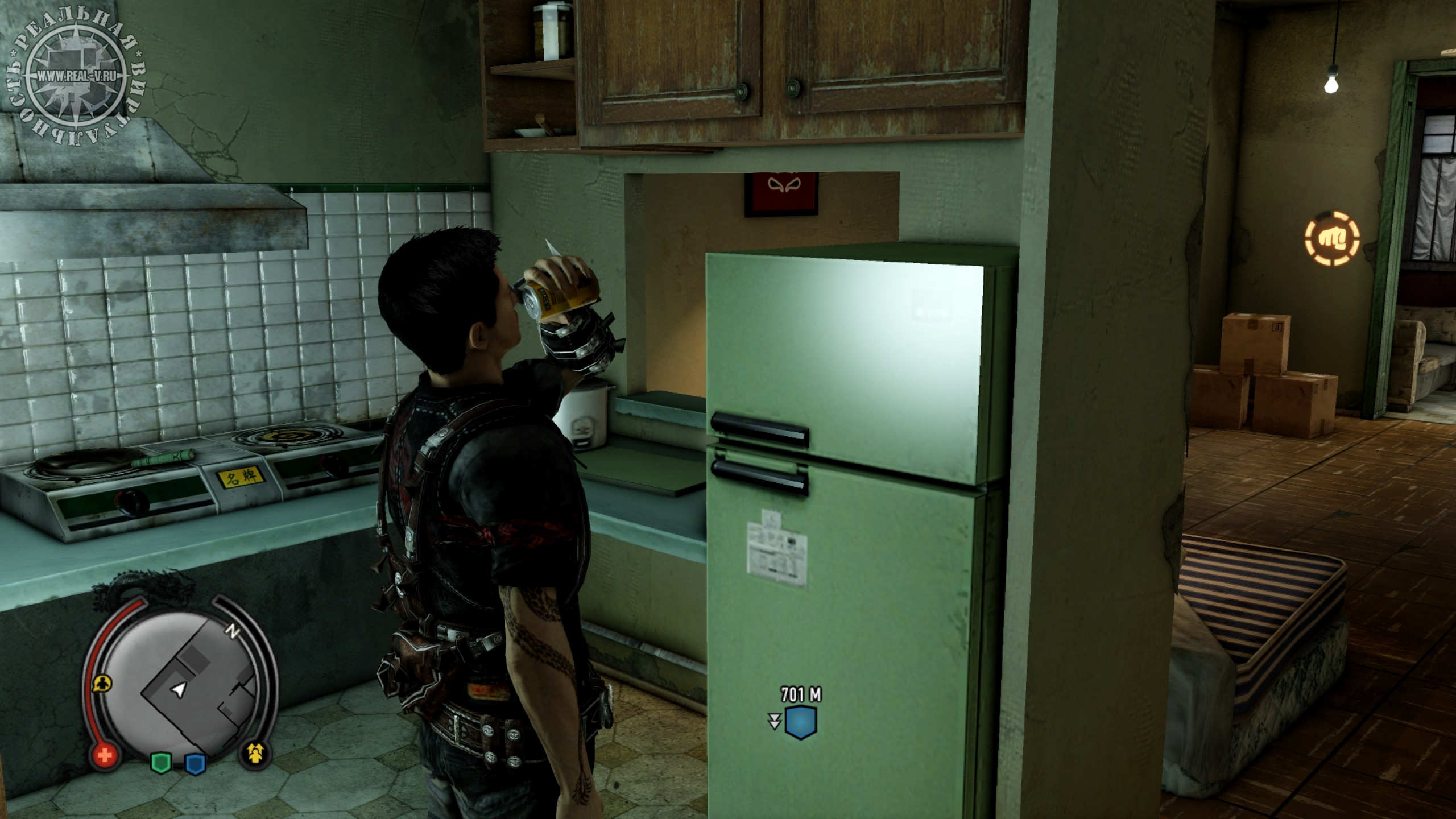Select the green shield marker on minimap
This screenshot has height=819, width=1456.
161,762
